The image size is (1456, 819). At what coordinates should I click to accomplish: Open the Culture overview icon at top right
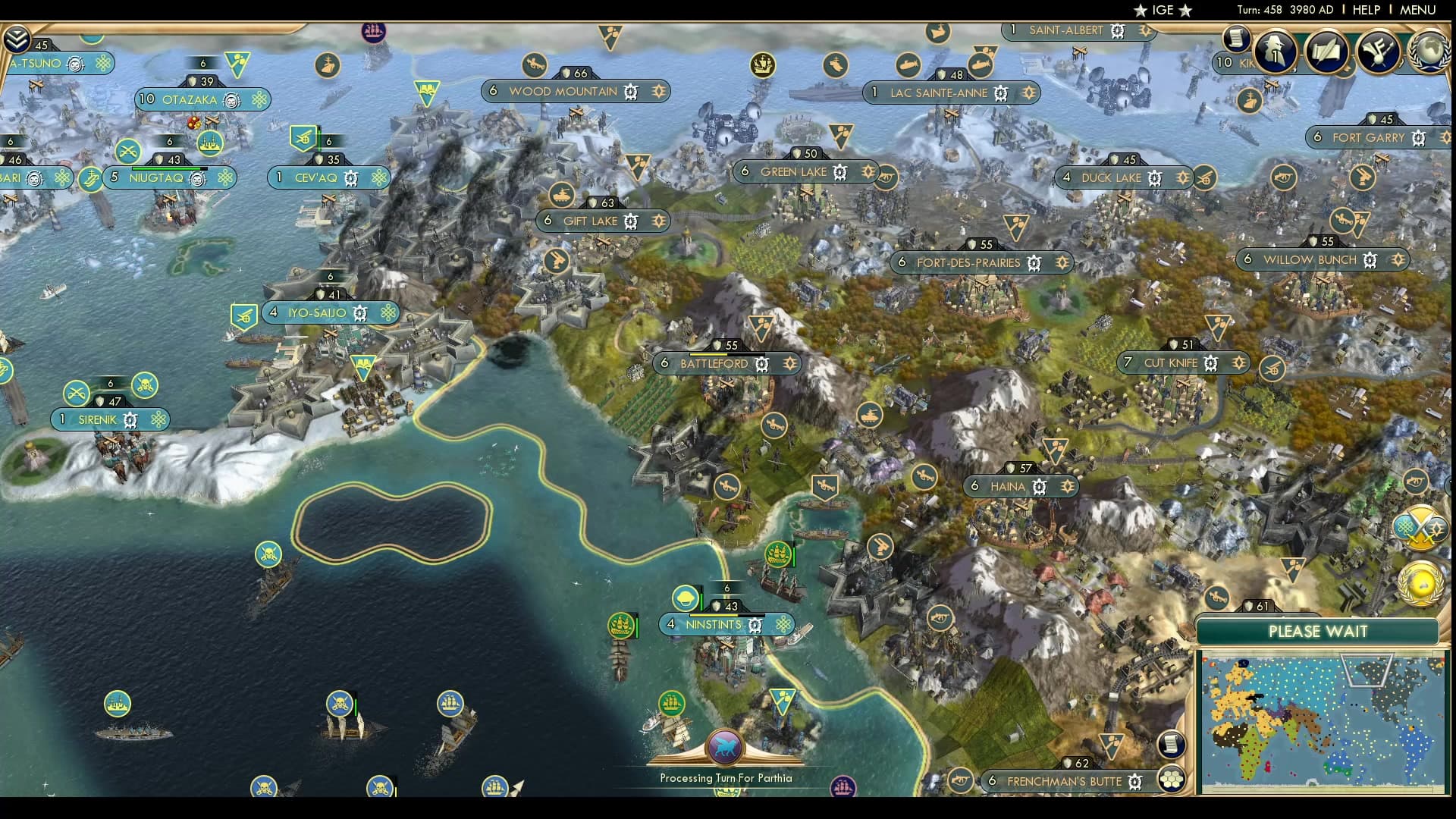pyautogui.click(x=1378, y=52)
